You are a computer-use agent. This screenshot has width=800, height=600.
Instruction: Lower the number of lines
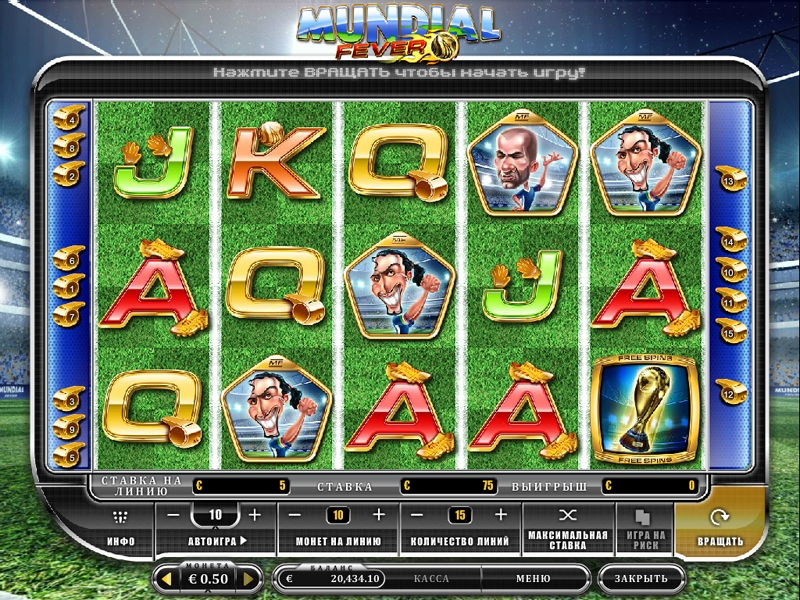coord(419,515)
